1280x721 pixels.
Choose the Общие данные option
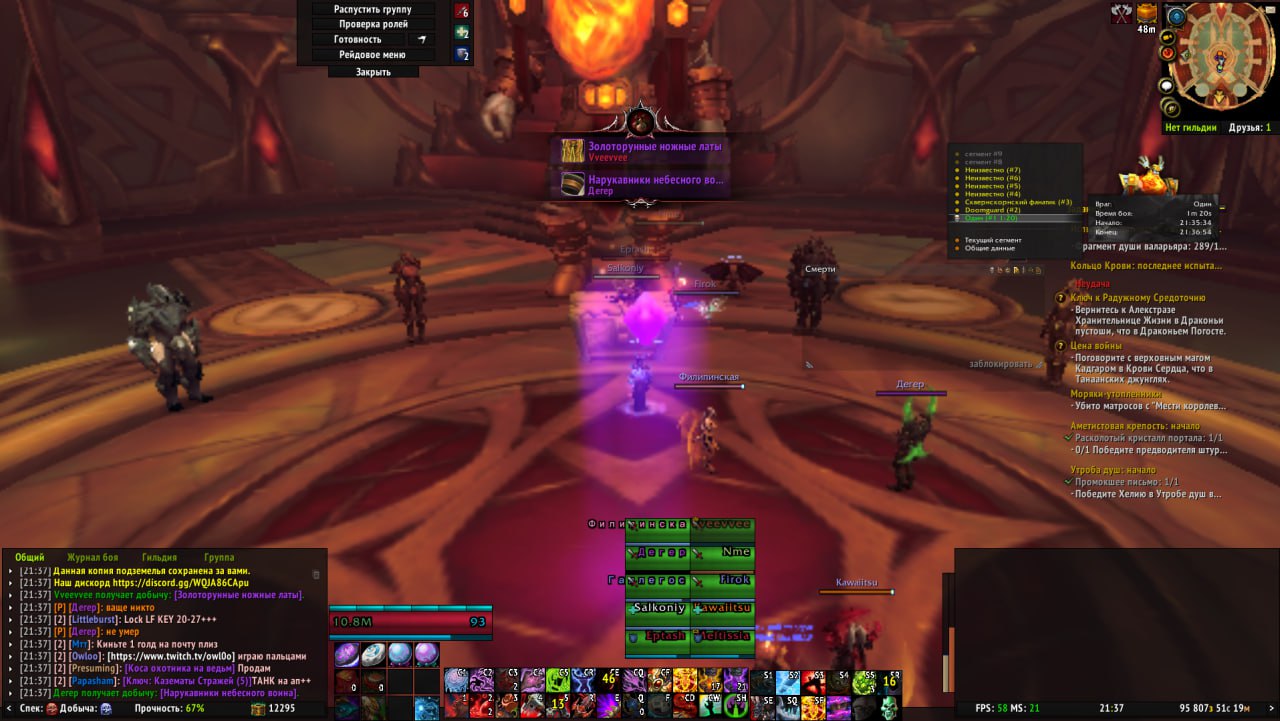[990, 248]
